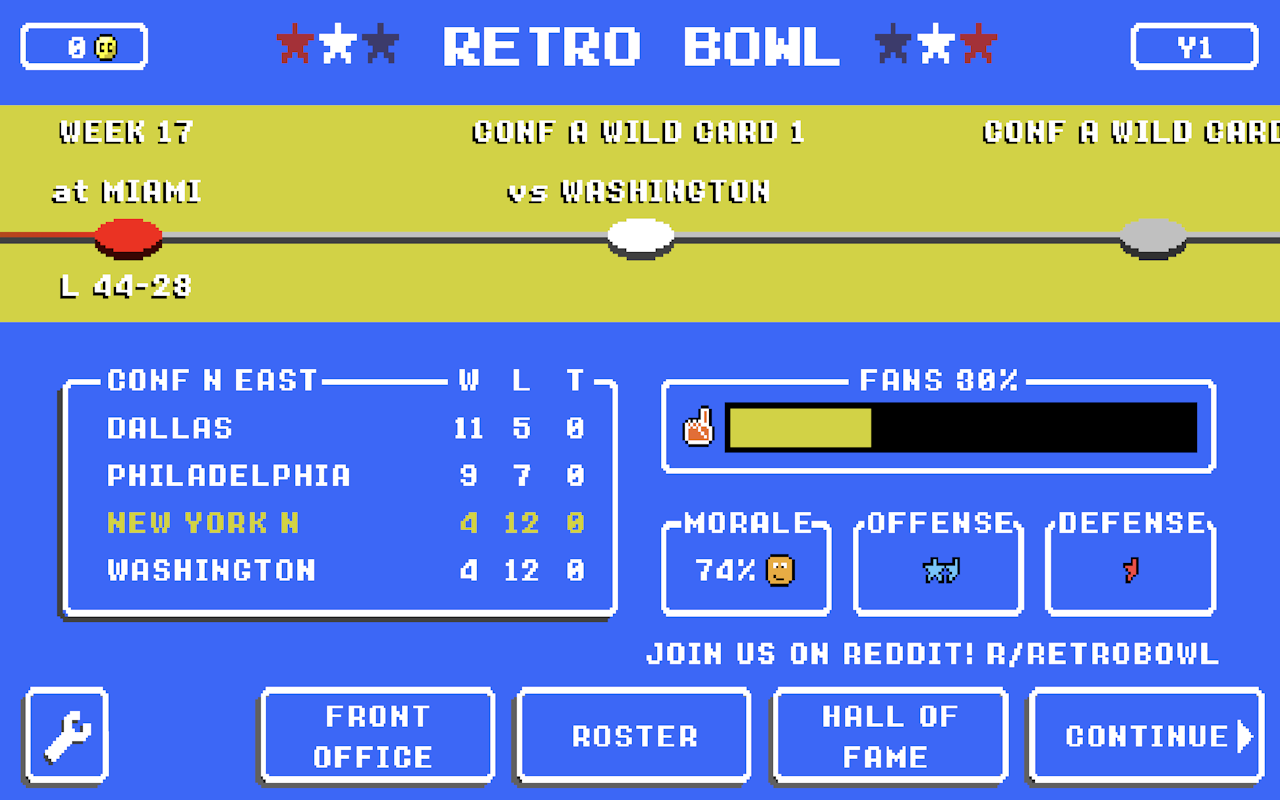Click the red star beside the title
The image size is (1280, 800).
click(293, 44)
